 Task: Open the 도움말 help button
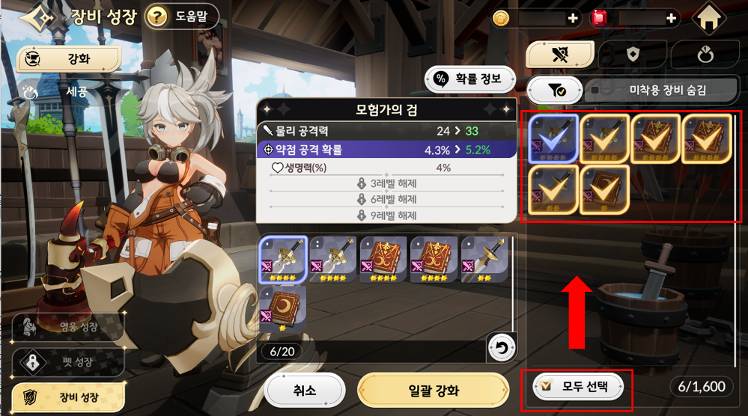181,16
